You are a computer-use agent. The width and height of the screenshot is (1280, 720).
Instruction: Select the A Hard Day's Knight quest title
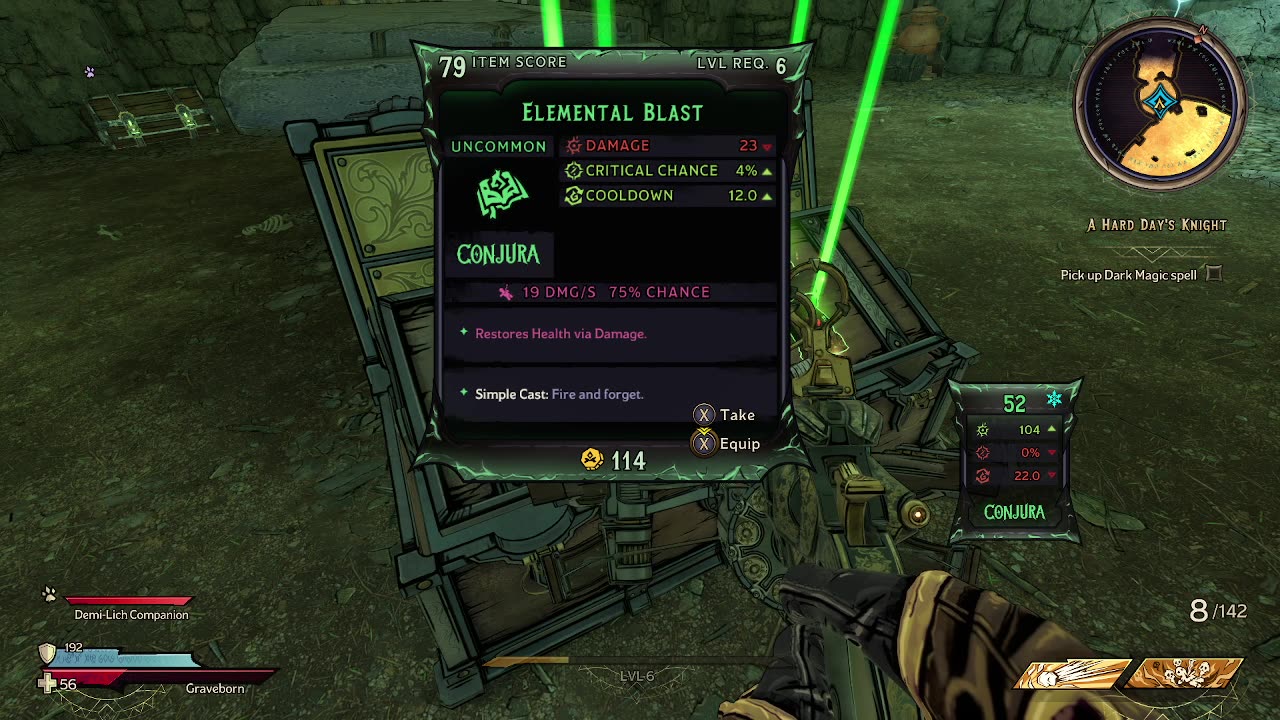(x=1157, y=225)
